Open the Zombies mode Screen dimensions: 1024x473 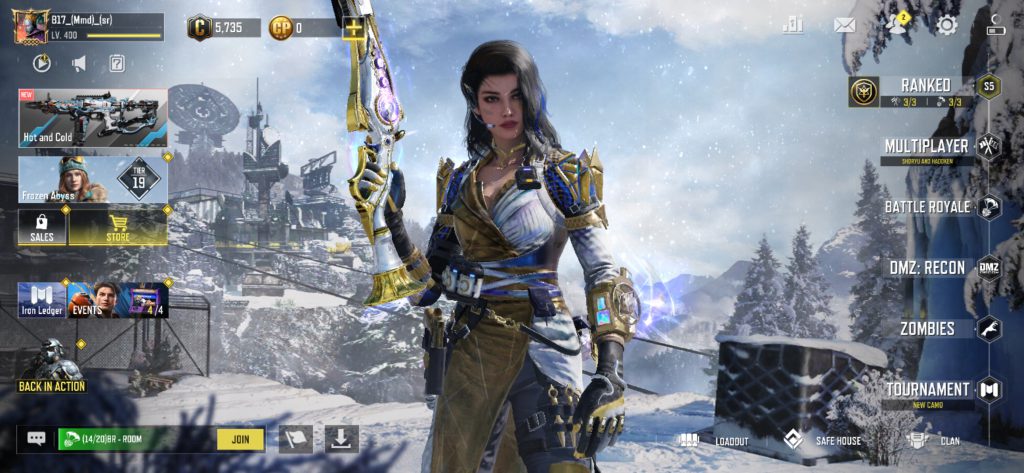[927, 328]
